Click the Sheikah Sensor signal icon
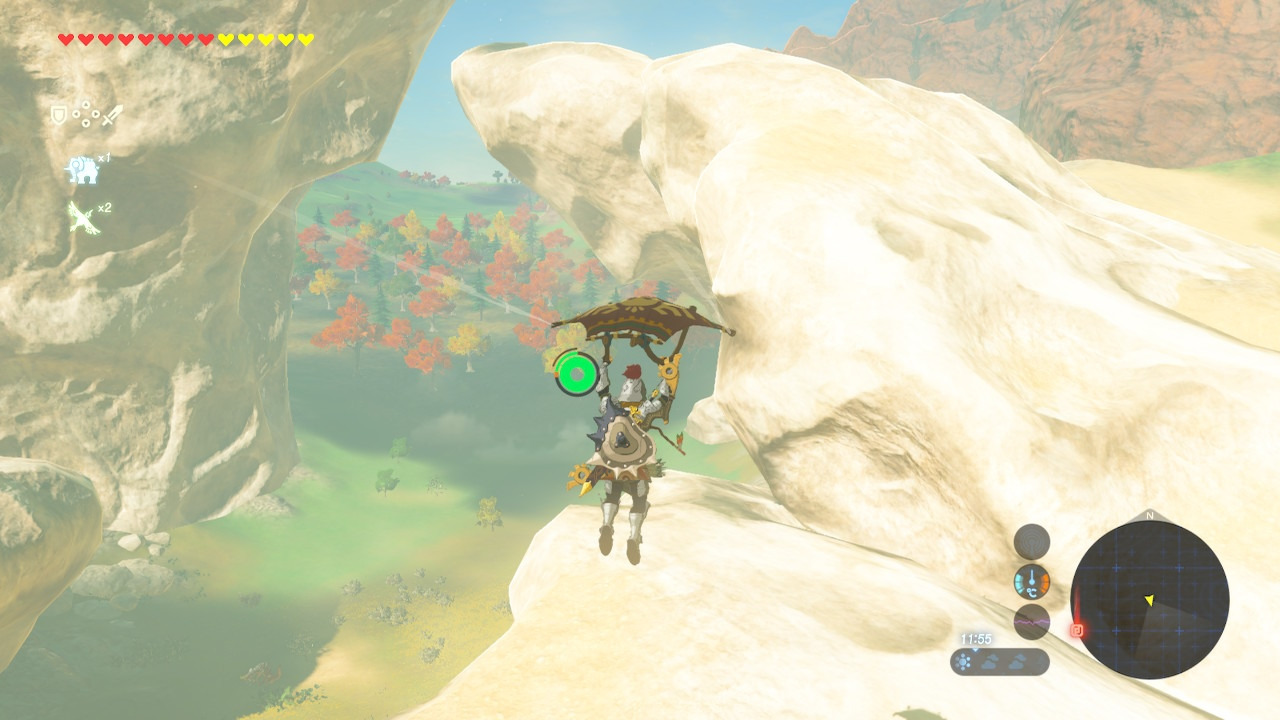The height and width of the screenshot is (720, 1280). point(1031,542)
